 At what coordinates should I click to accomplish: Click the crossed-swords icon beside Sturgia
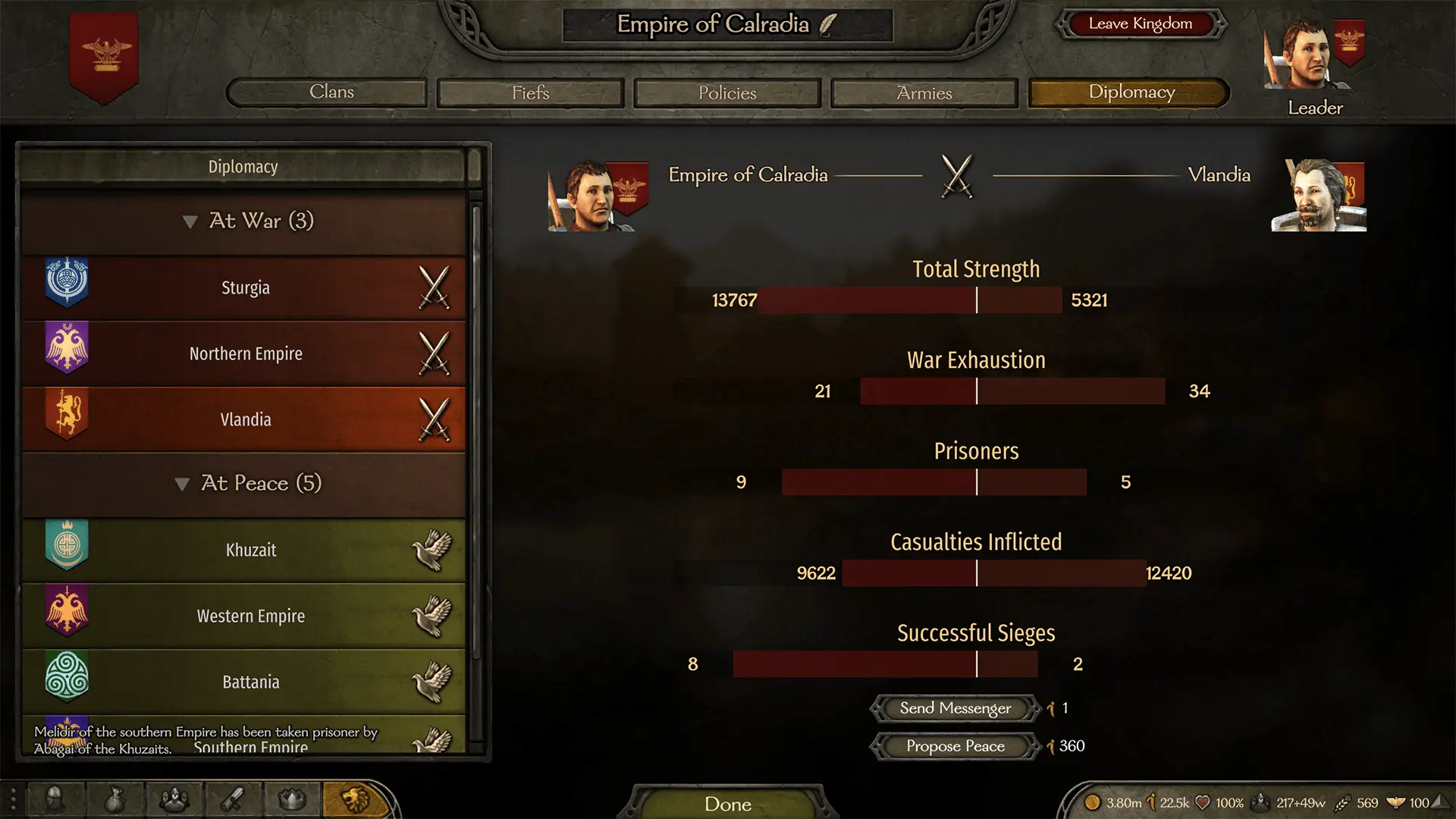click(x=435, y=287)
